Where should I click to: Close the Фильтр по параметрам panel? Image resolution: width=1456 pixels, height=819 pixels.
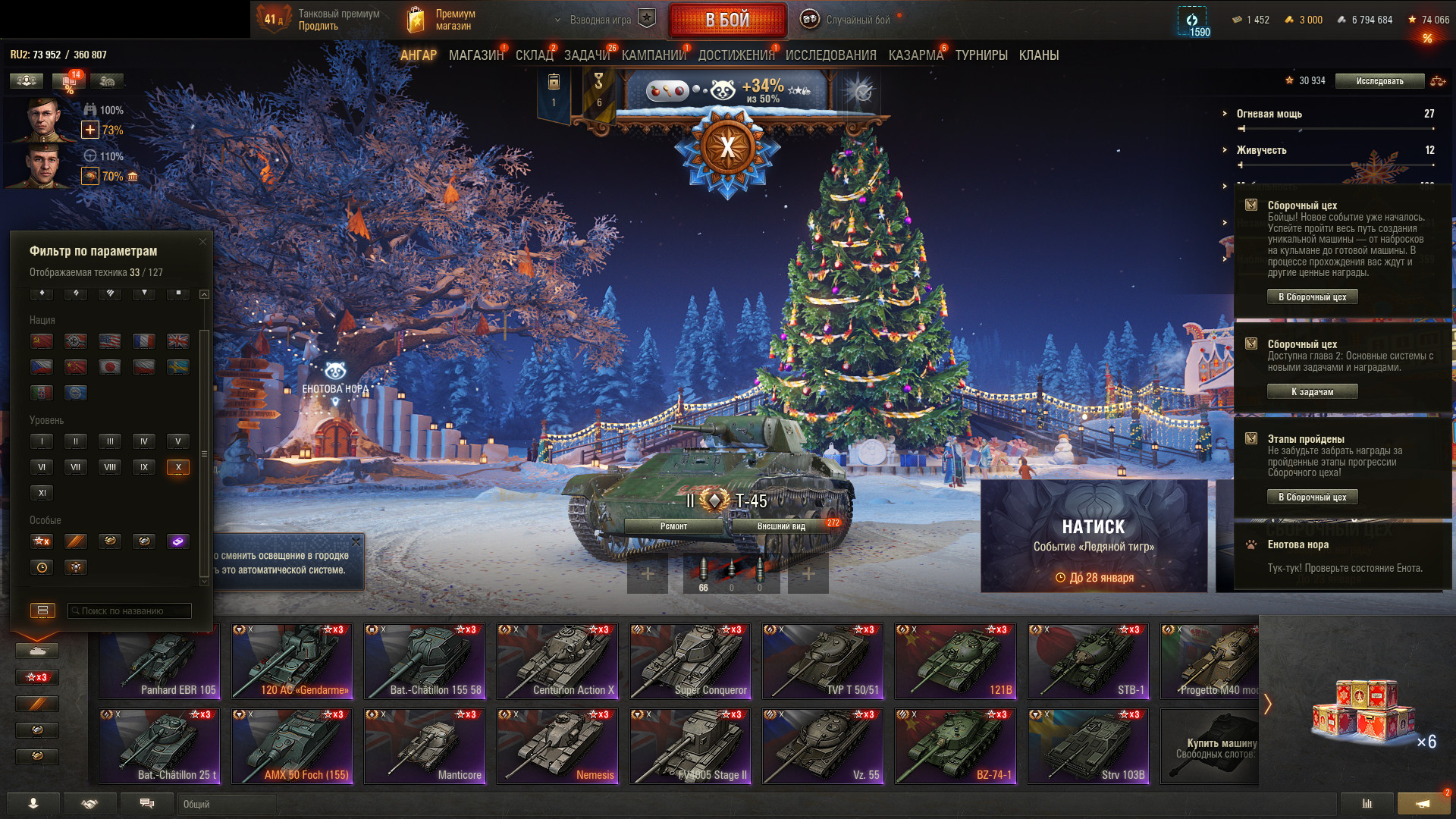[202, 242]
